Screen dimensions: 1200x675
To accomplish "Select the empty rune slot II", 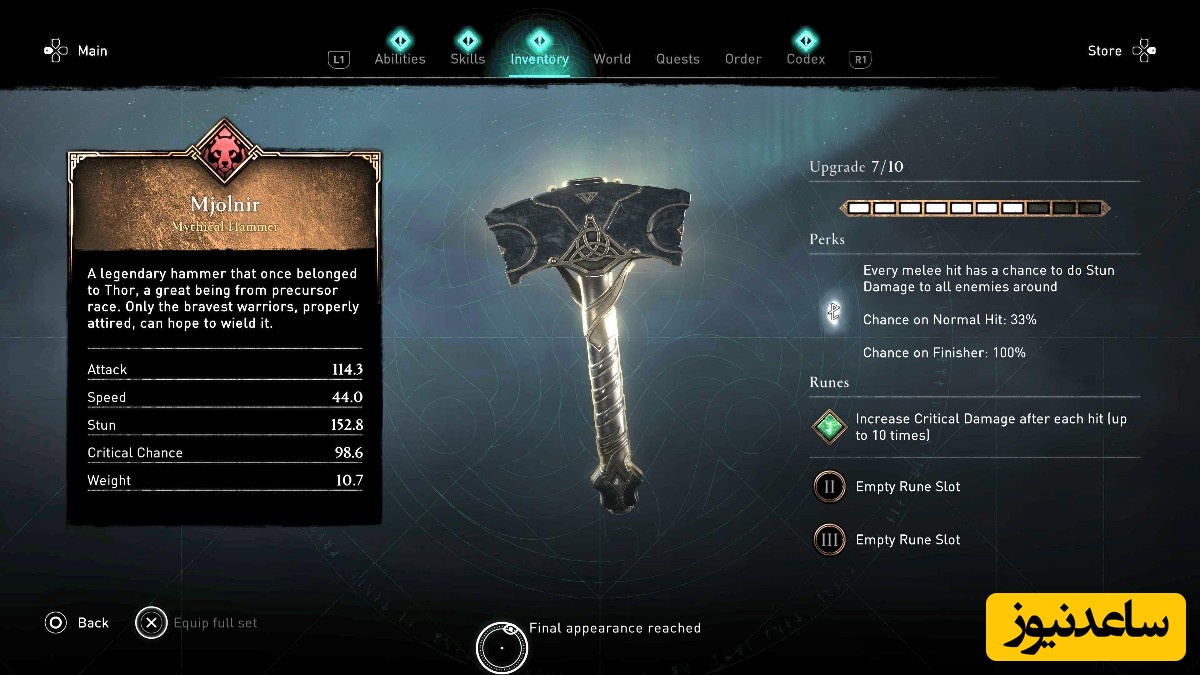I will tap(829, 487).
